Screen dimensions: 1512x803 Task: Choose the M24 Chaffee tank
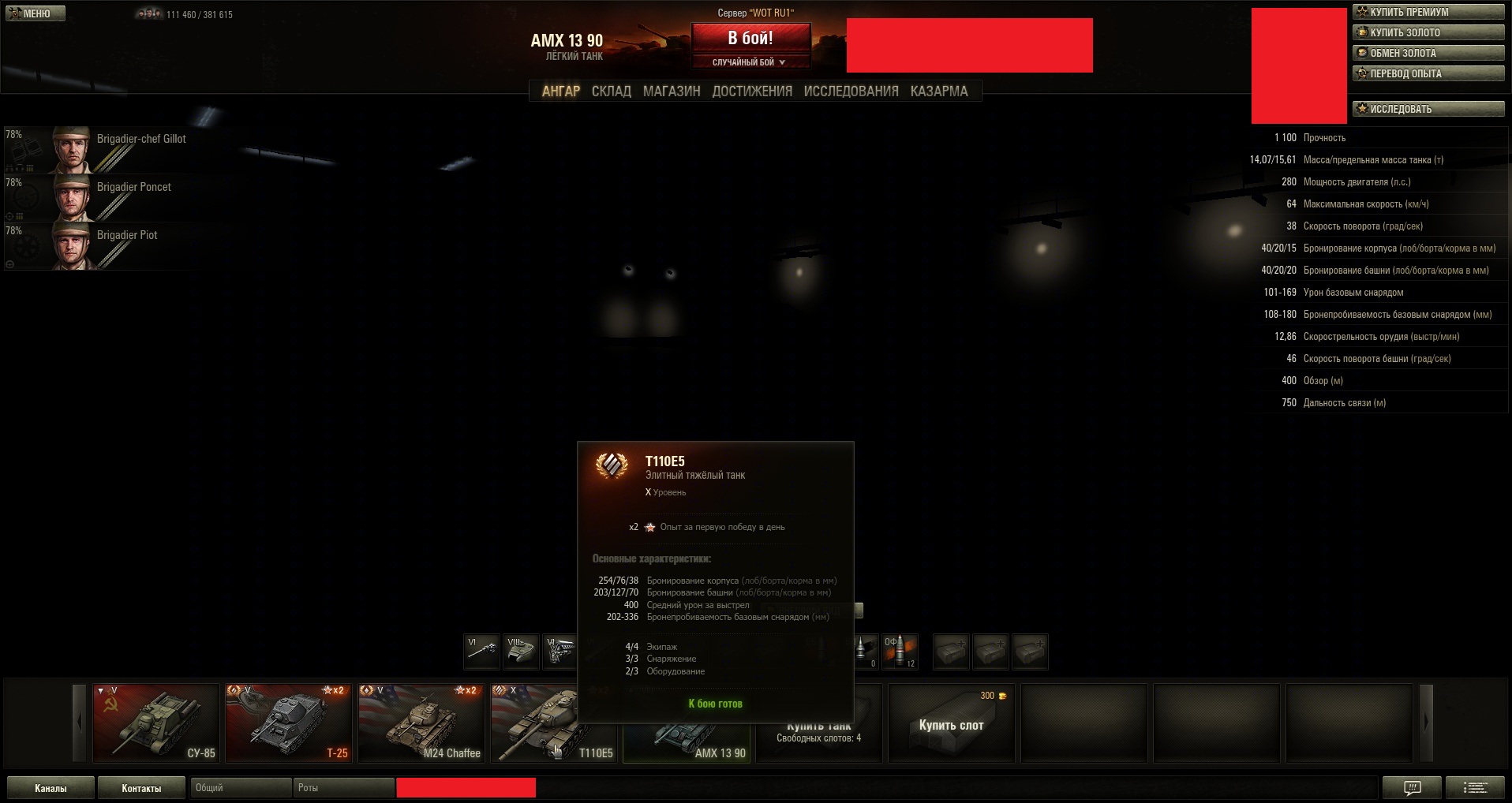point(421,723)
